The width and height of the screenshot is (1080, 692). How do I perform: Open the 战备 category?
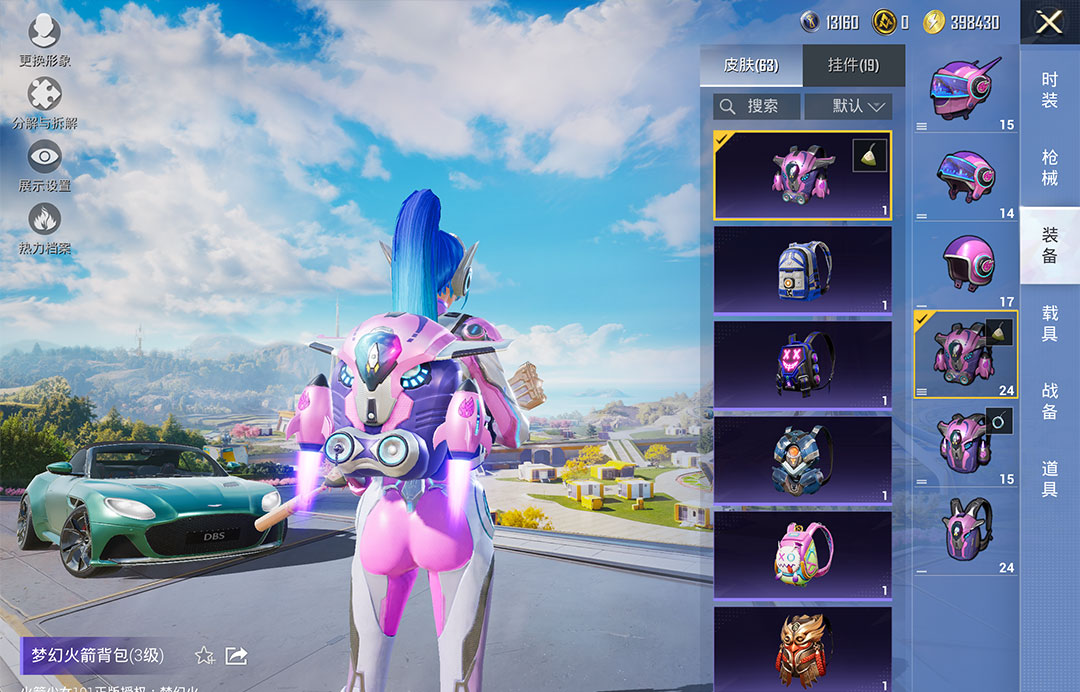1049,401
